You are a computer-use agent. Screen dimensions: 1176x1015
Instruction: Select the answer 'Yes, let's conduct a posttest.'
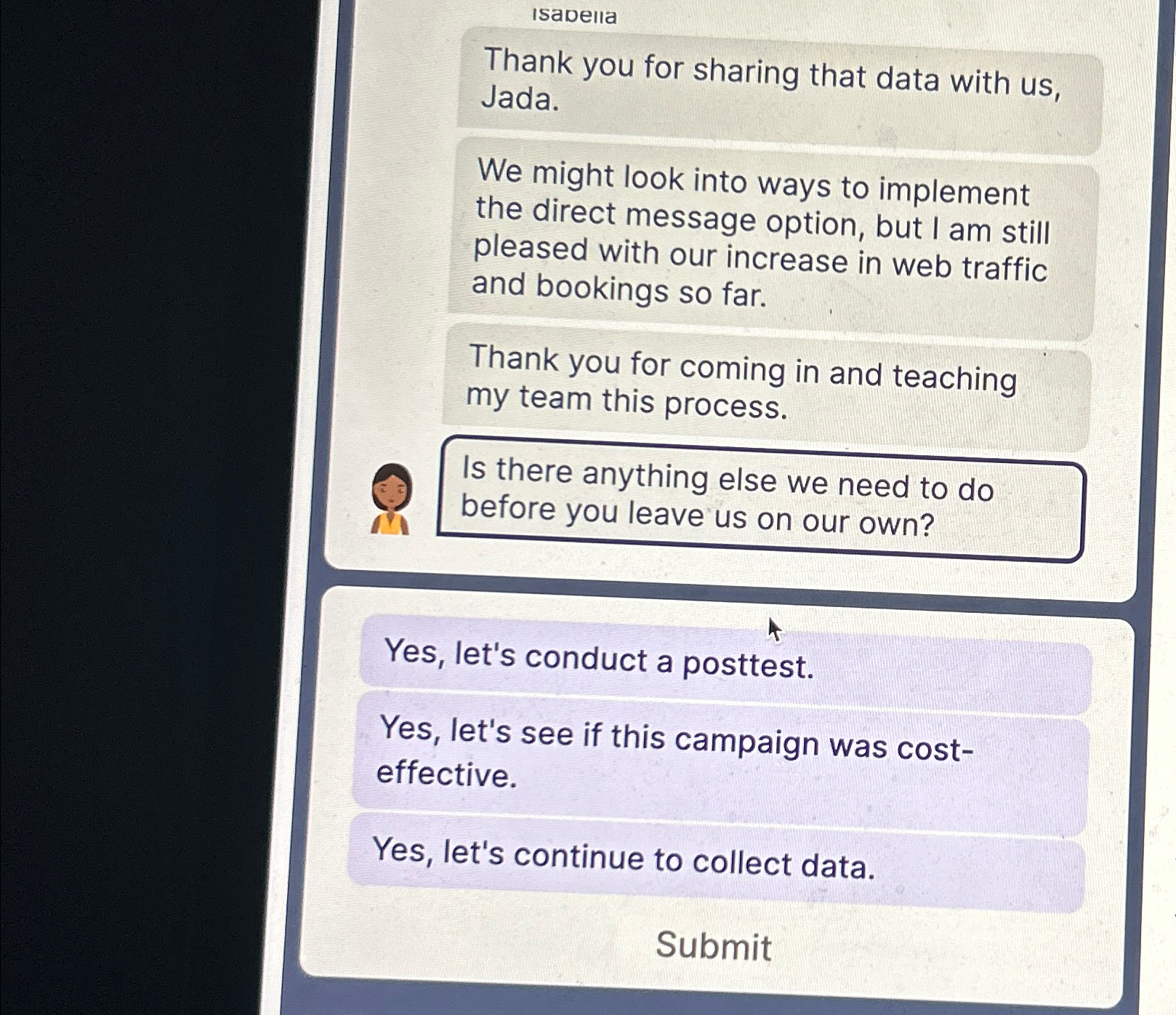pos(596,662)
